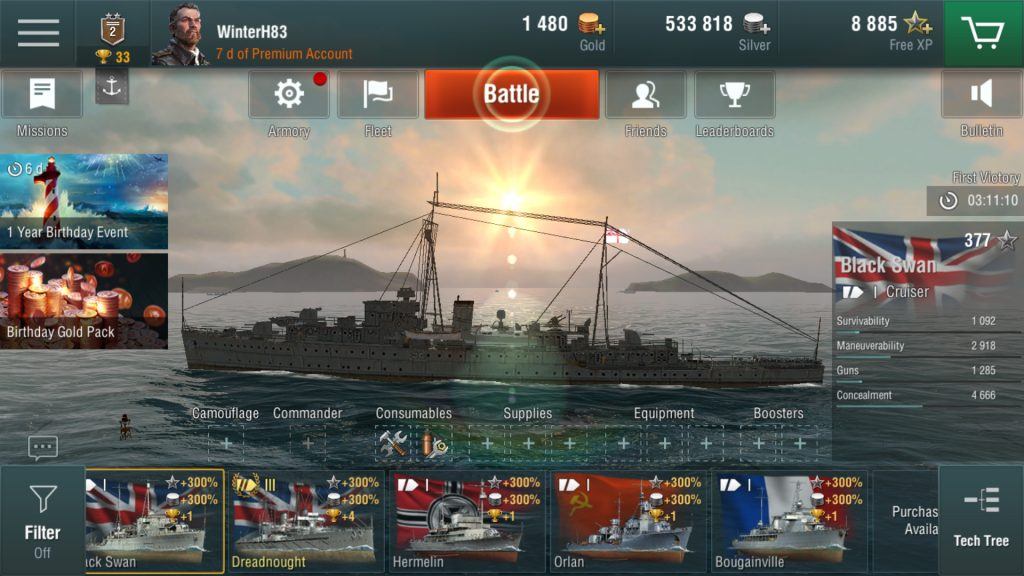Screen dimensions: 1024x576
Task: Open the 1 Year Birthday Event banner
Action: coord(84,200)
